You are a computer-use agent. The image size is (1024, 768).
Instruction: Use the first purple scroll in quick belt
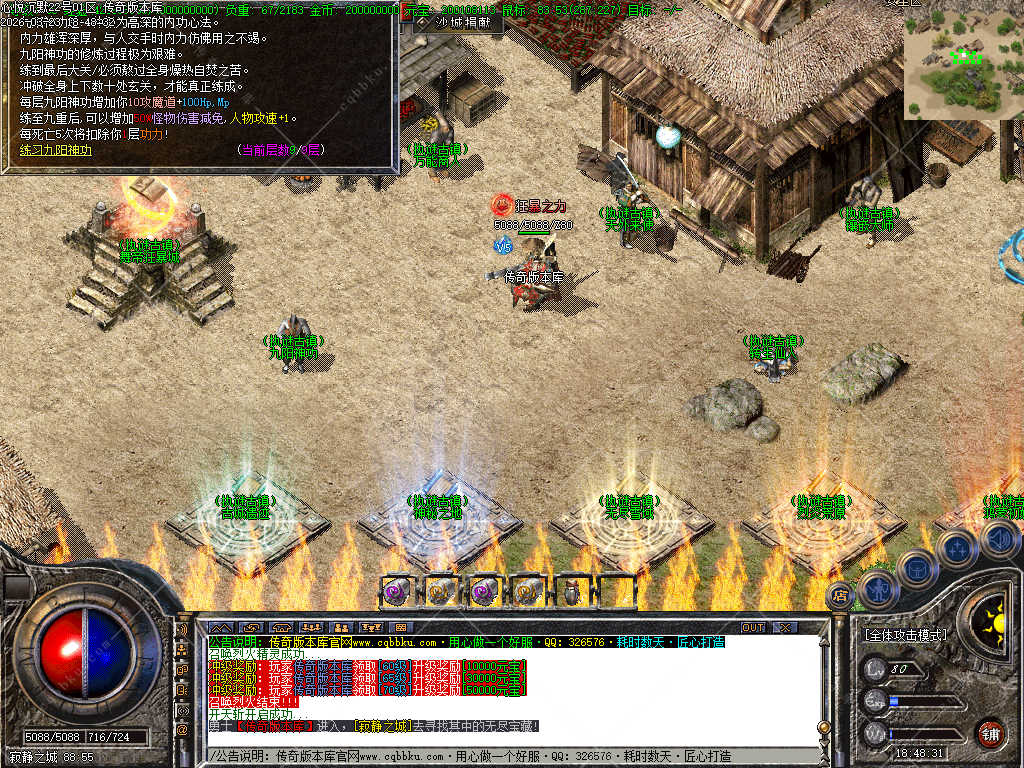click(x=395, y=590)
